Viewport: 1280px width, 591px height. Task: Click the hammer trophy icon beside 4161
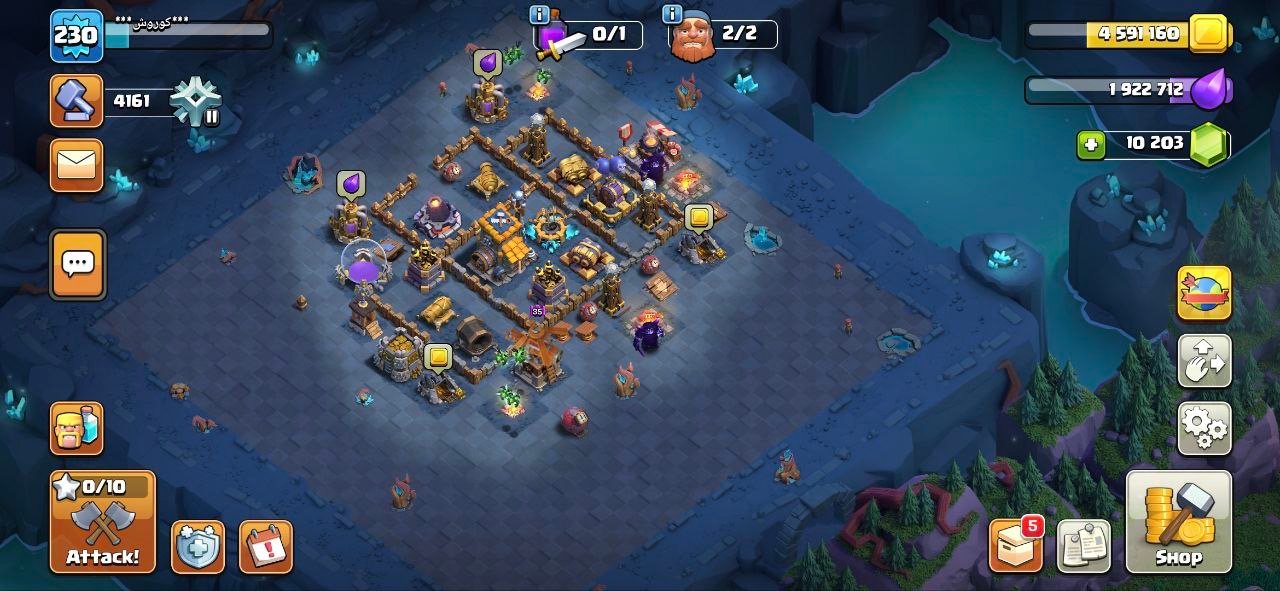point(77,101)
